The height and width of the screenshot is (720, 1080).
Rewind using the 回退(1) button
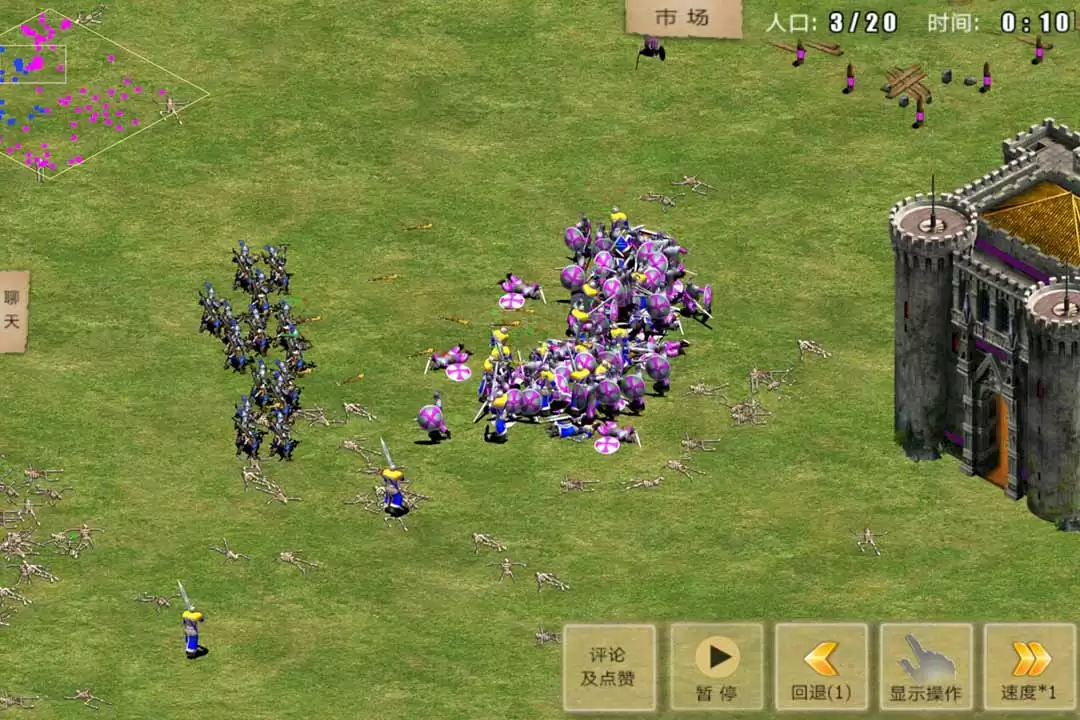821,667
